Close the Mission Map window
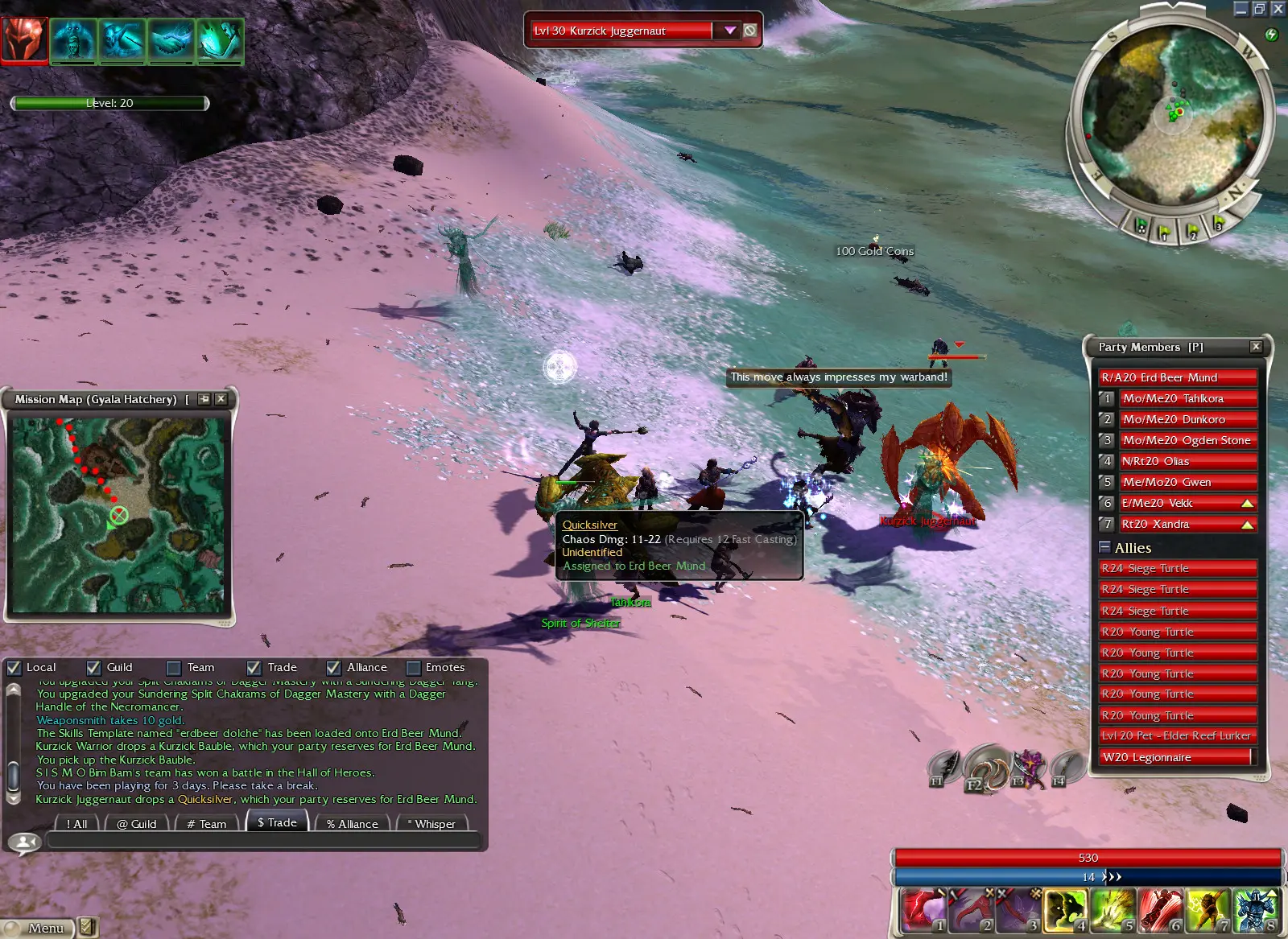The image size is (1288, 939). coord(221,399)
